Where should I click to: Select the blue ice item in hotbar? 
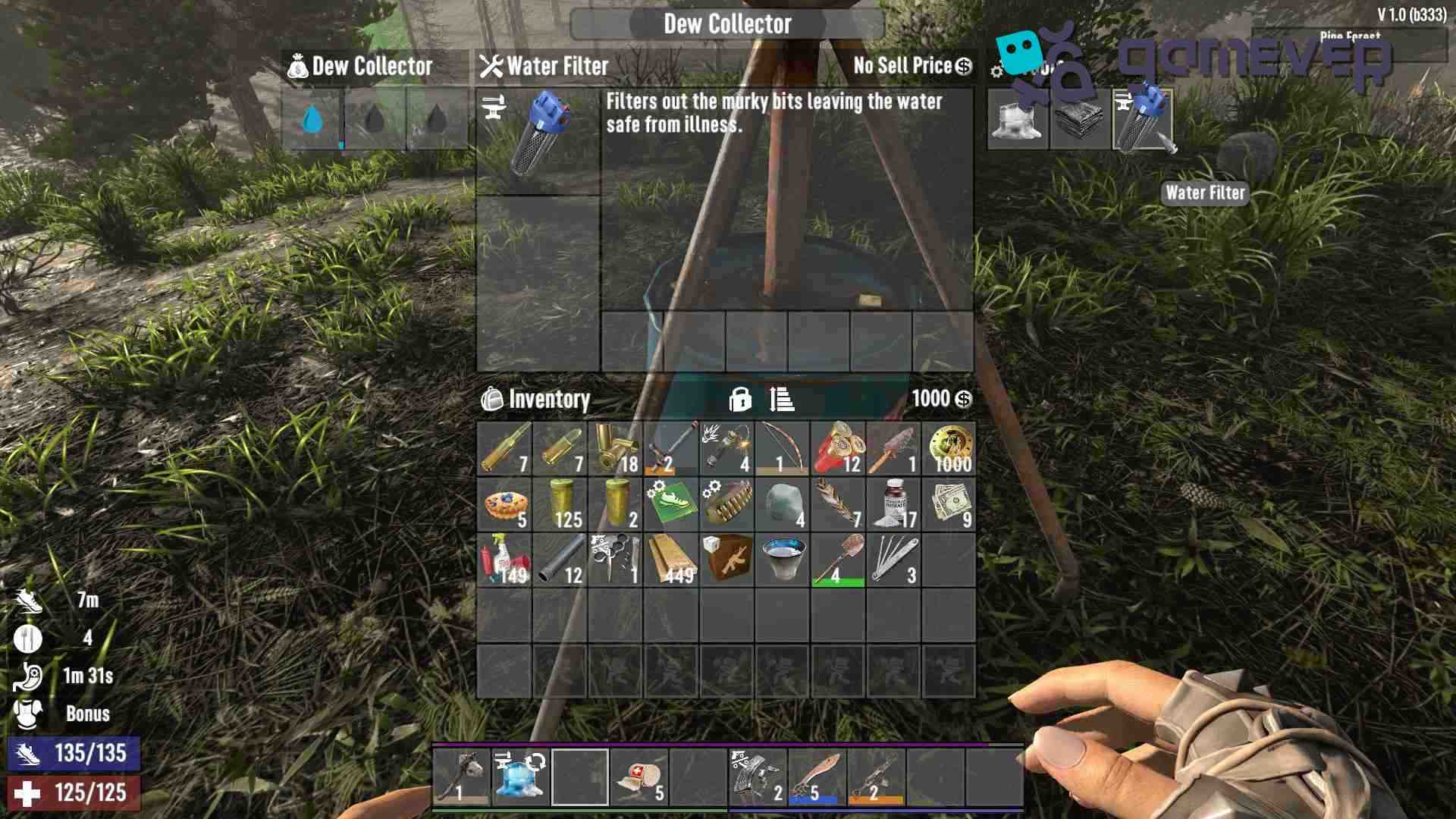[521, 777]
